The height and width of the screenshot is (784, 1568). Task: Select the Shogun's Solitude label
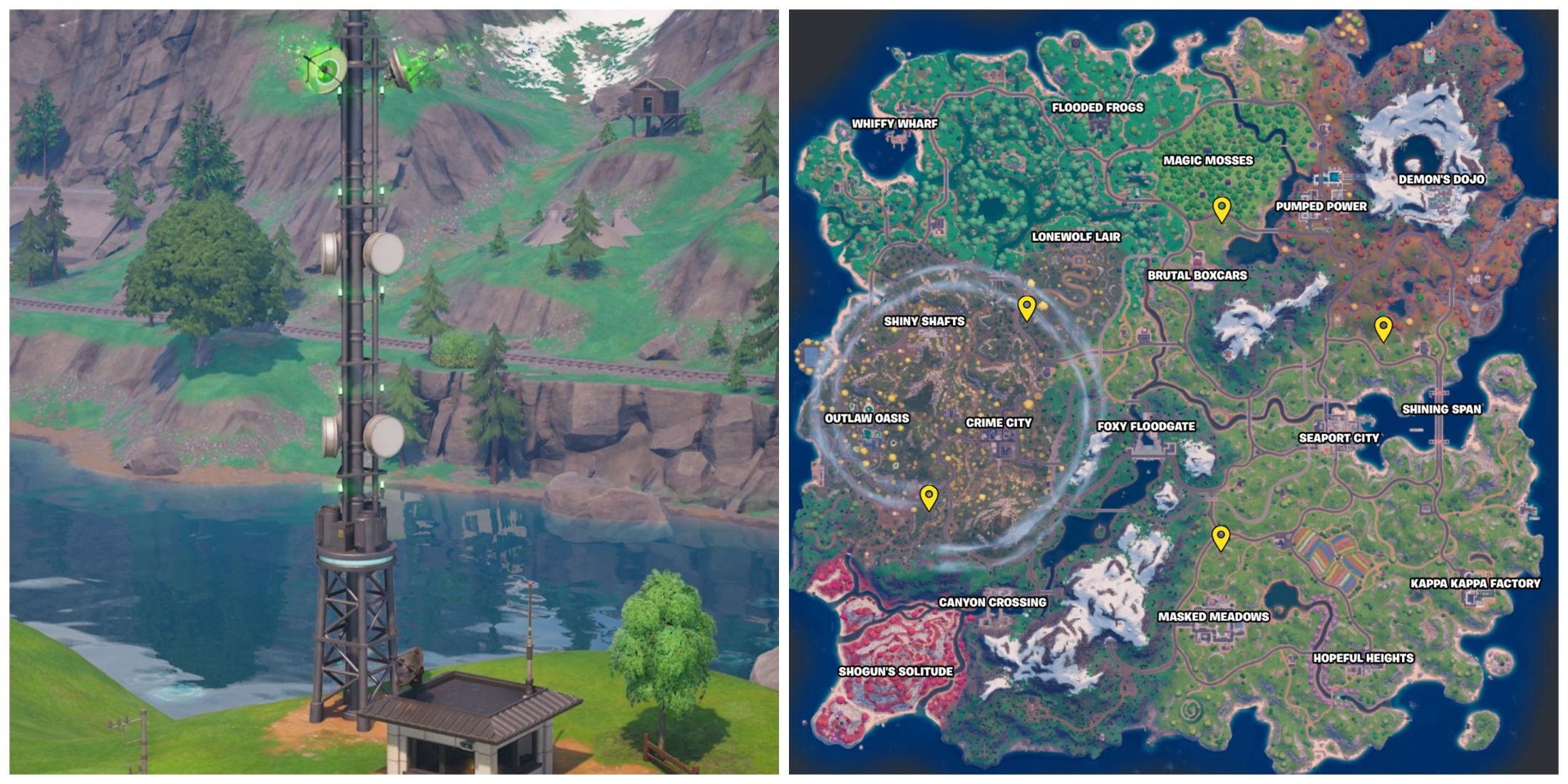(x=897, y=670)
